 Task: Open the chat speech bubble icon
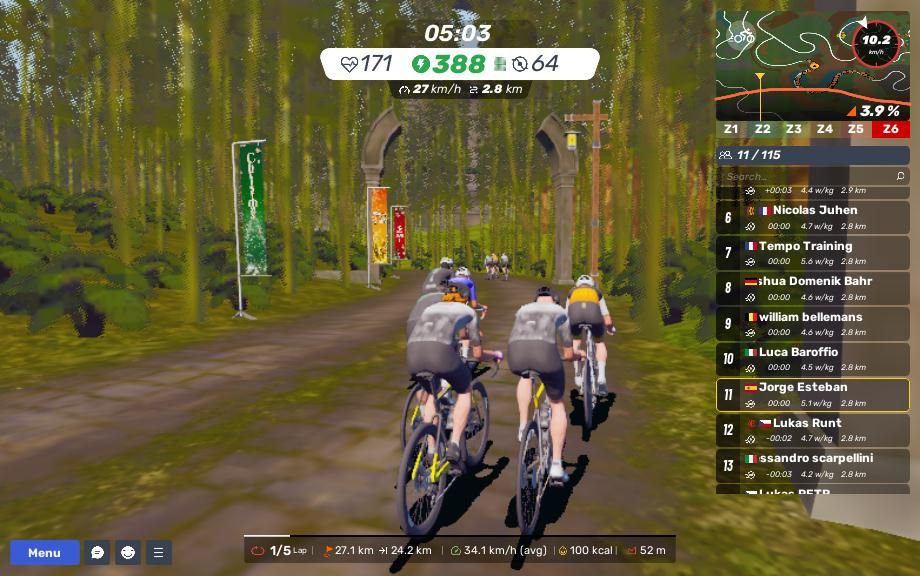(97, 553)
